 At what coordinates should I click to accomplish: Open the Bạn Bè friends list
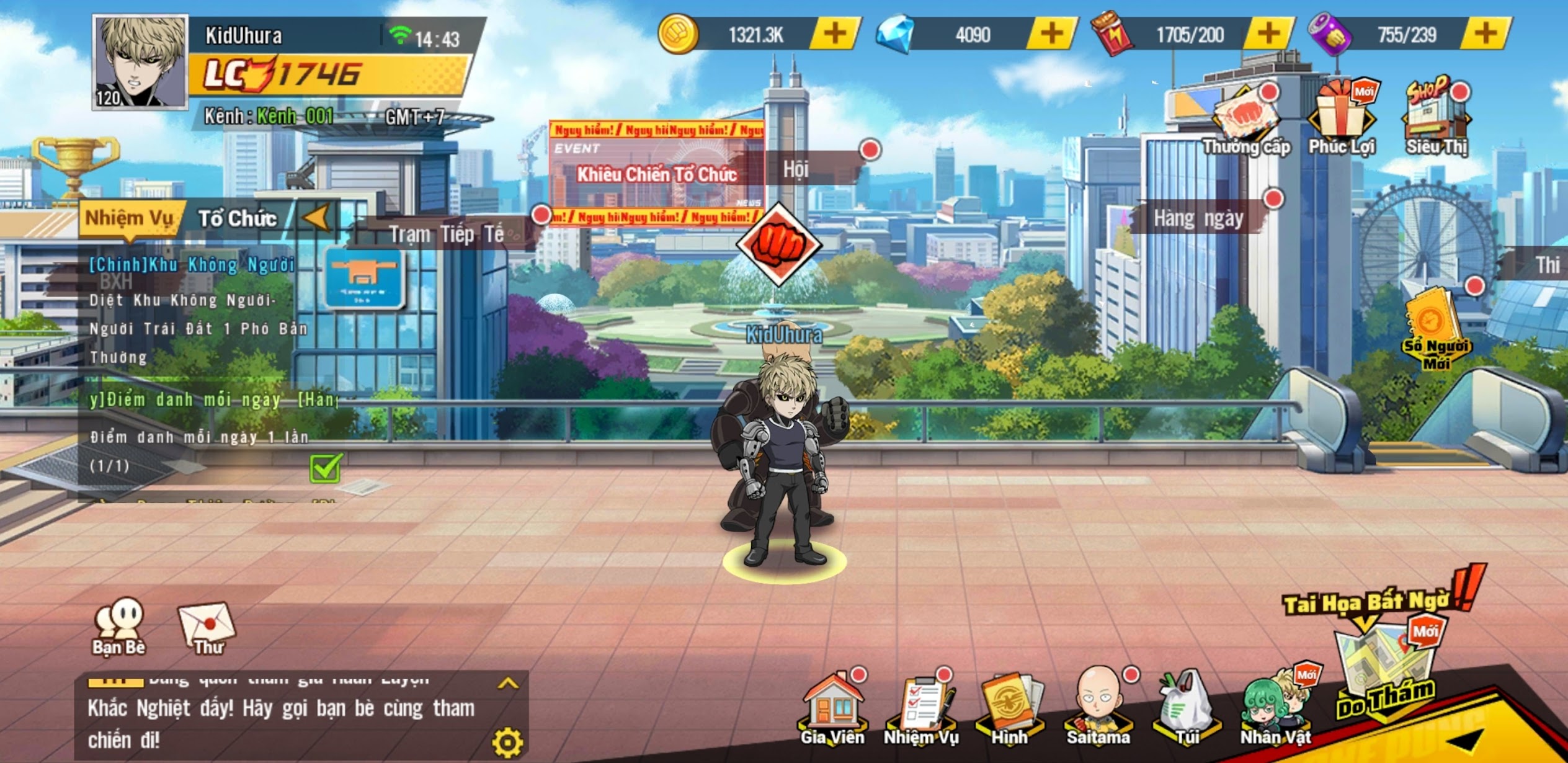point(118,628)
